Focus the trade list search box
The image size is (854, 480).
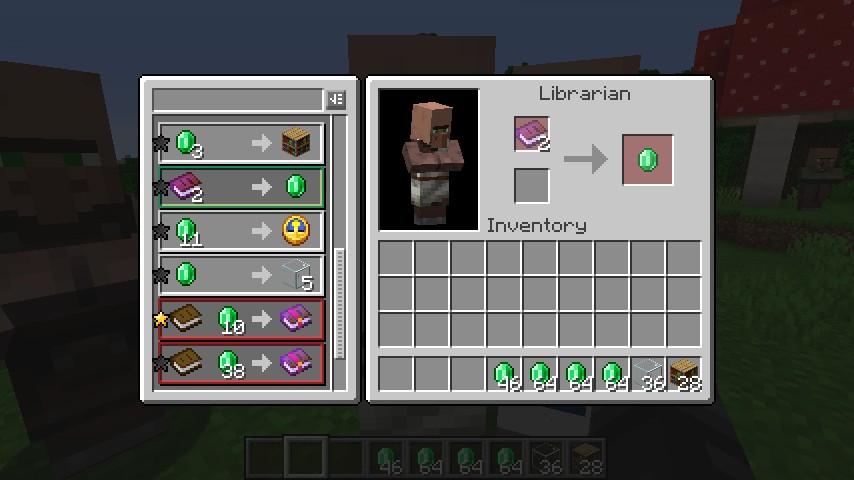click(237, 100)
